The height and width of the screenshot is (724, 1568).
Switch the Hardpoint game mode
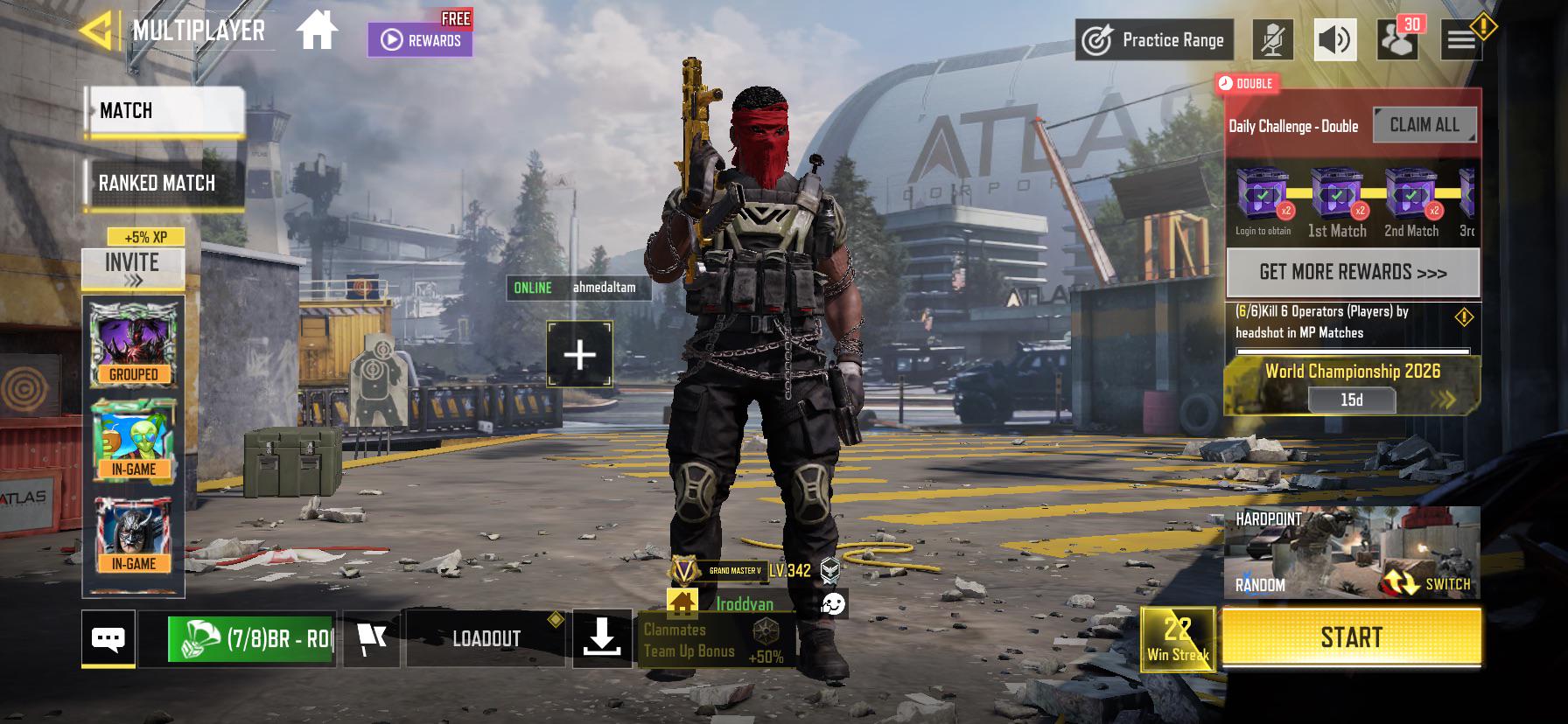(1426, 582)
